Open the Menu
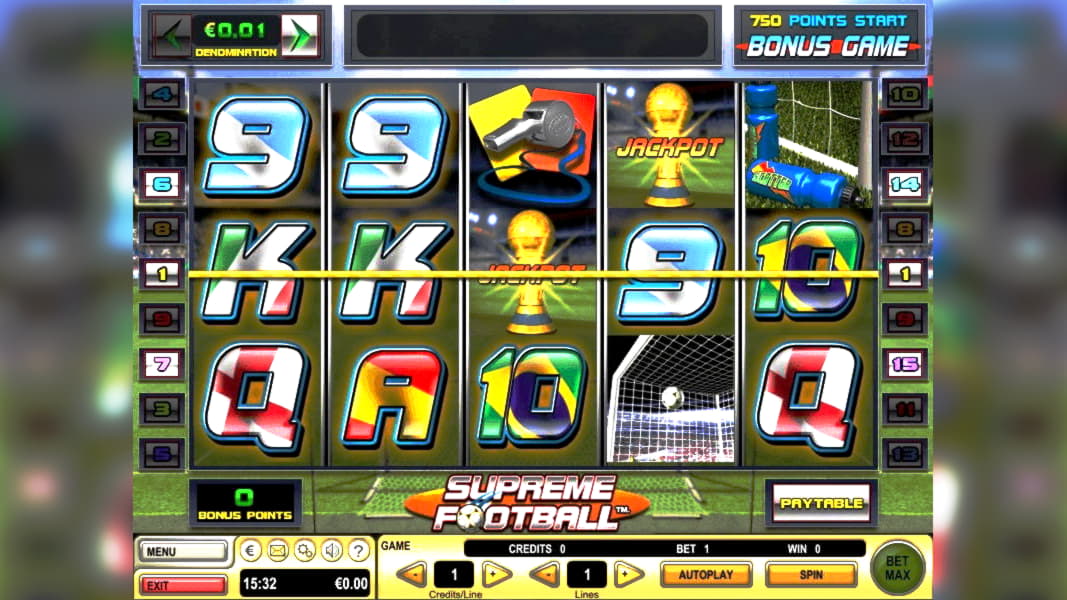This screenshot has height=600, width=1067. click(x=182, y=551)
